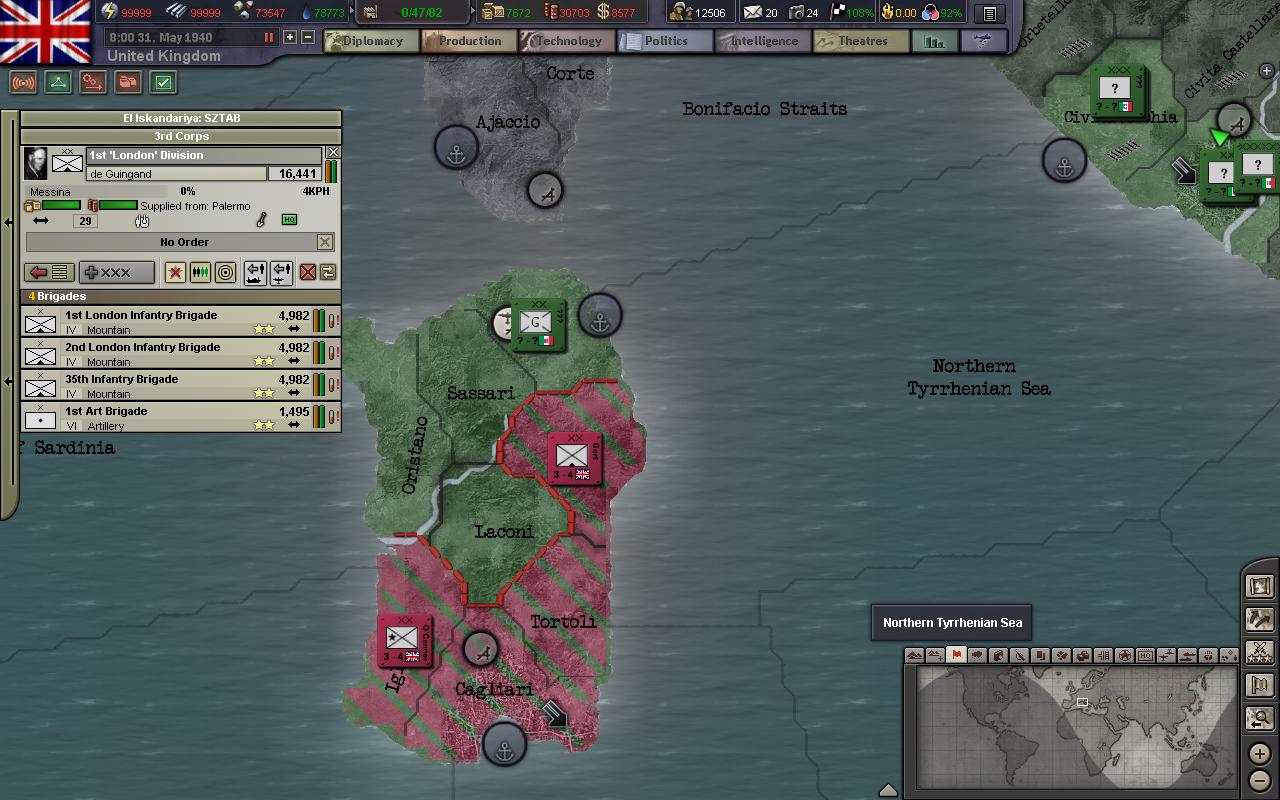Zoom out the map with minus button
Image resolution: width=1280 pixels, height=800 pixels.
(1259, 780)
